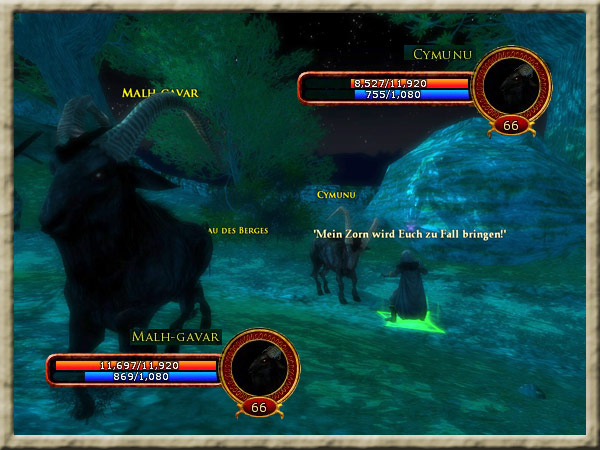The image size is (600, 450).
Task: Target the floating Cymunu nameplate above the mount
Action: pyautogui.click(x=336, y=194)
